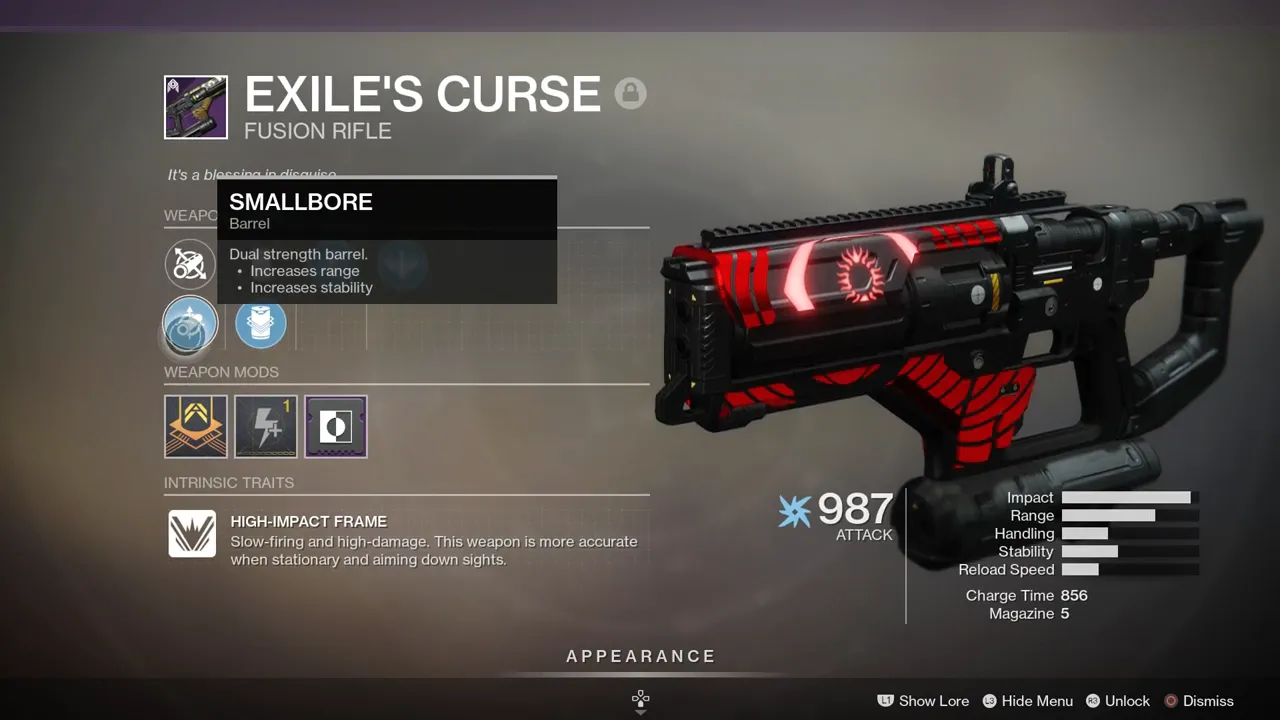
Task: Select the lightning Backup Mag mod
Action: pyautogui.click(x=265, y=426)
